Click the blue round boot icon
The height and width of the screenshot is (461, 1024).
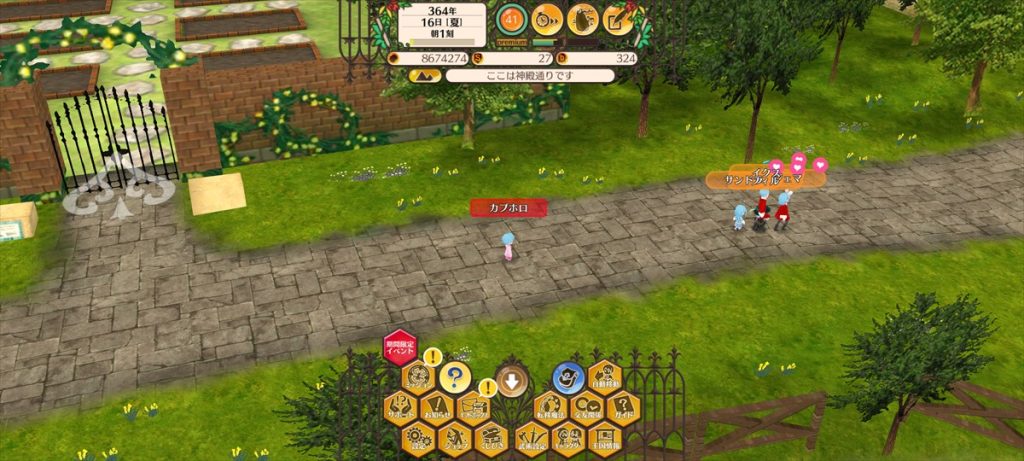point(568,377)
